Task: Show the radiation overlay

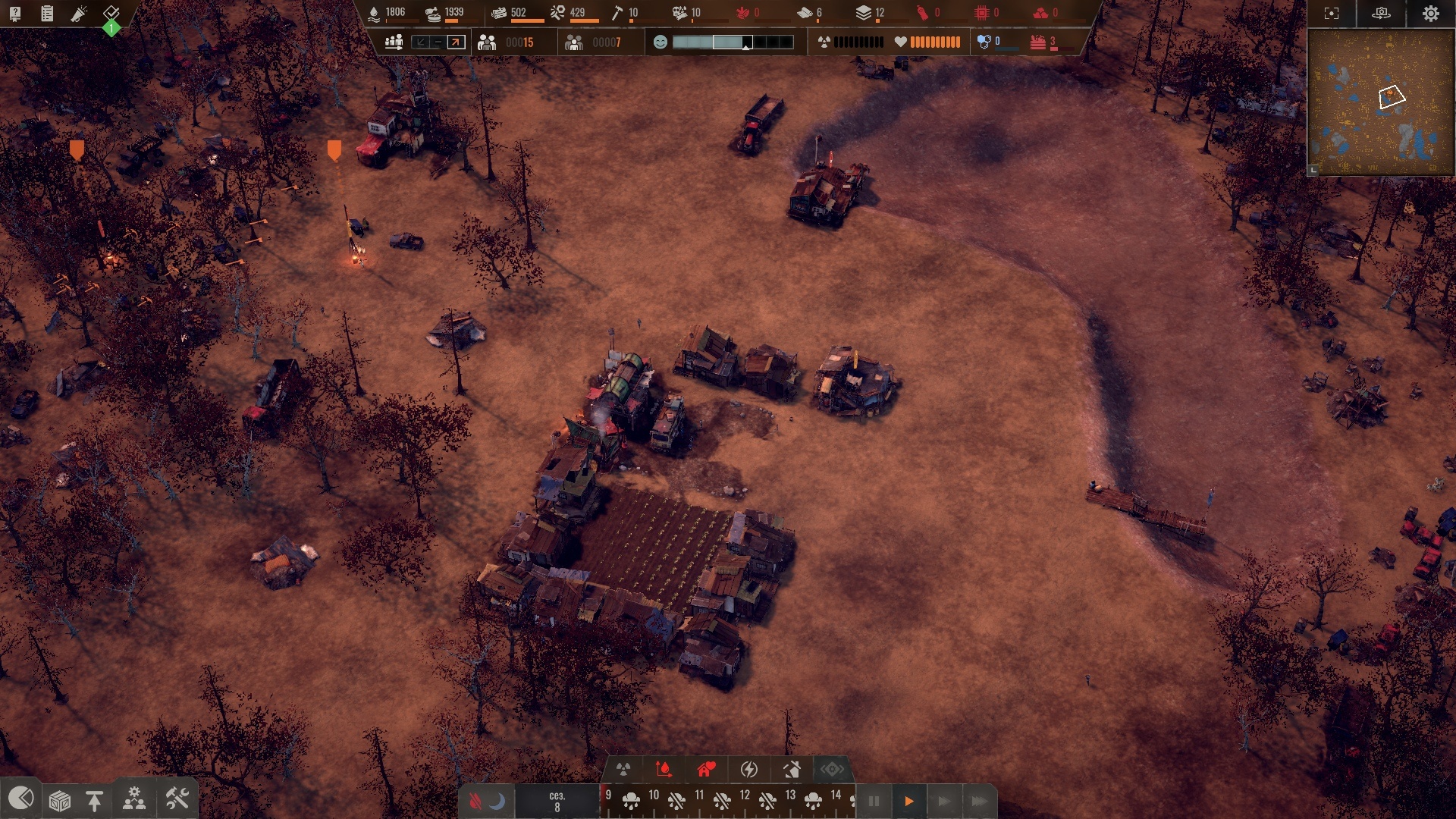Action: pyautogui.click(x=623, y=770)
